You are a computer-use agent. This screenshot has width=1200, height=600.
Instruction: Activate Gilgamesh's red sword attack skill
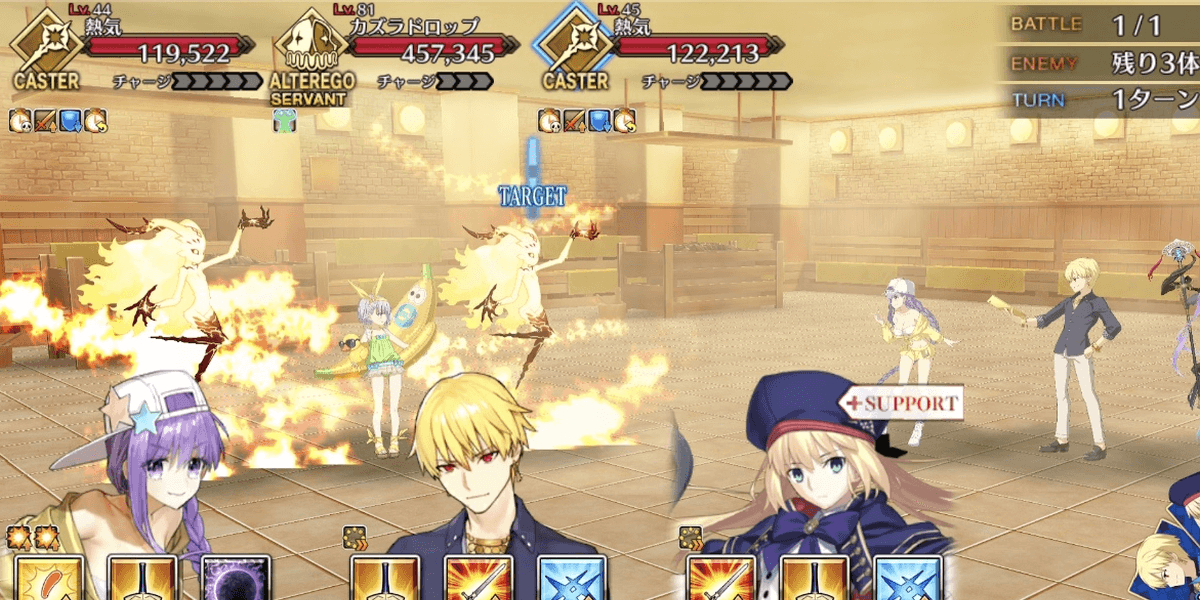(478, 580)
